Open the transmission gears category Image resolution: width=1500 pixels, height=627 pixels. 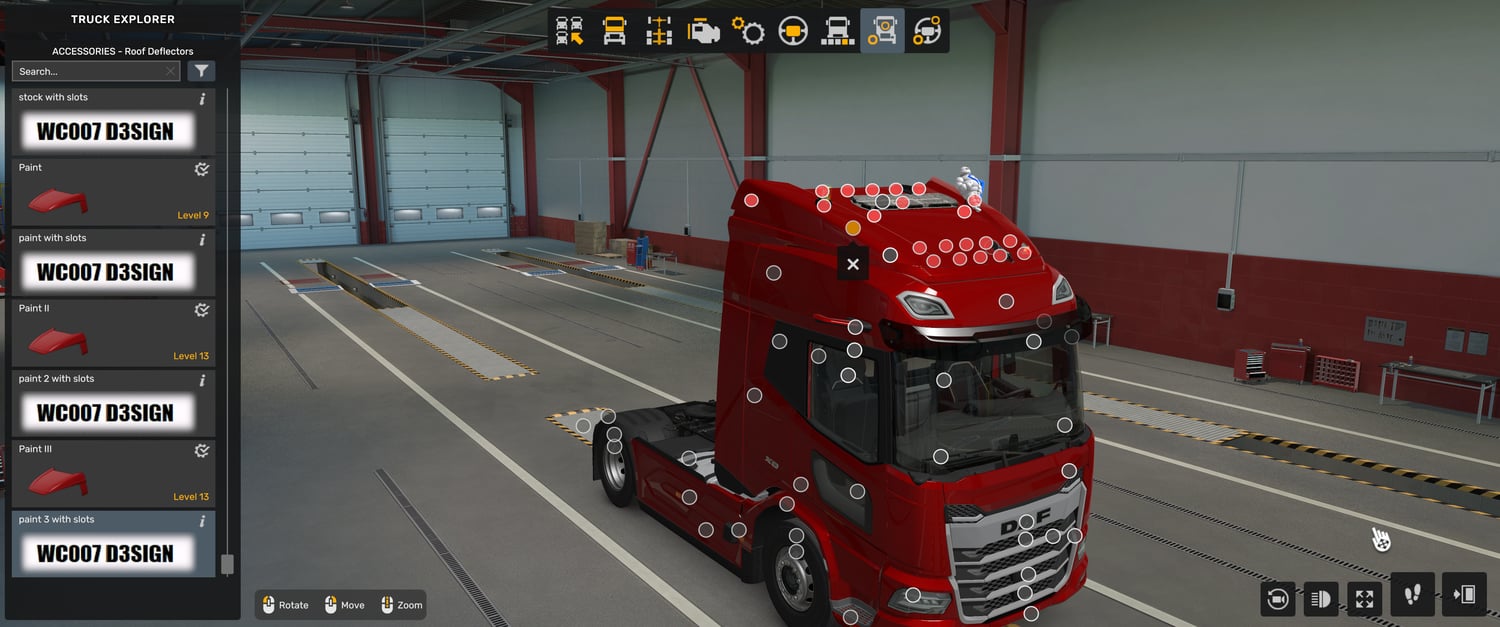(748, 31)
